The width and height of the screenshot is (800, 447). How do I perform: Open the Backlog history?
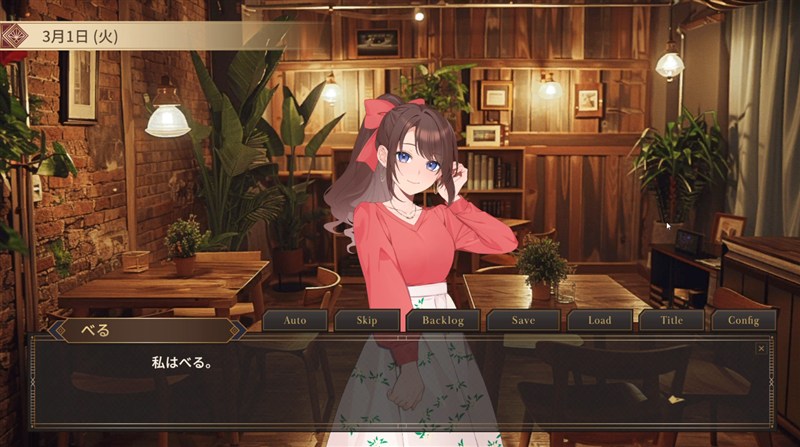[443, 321]
